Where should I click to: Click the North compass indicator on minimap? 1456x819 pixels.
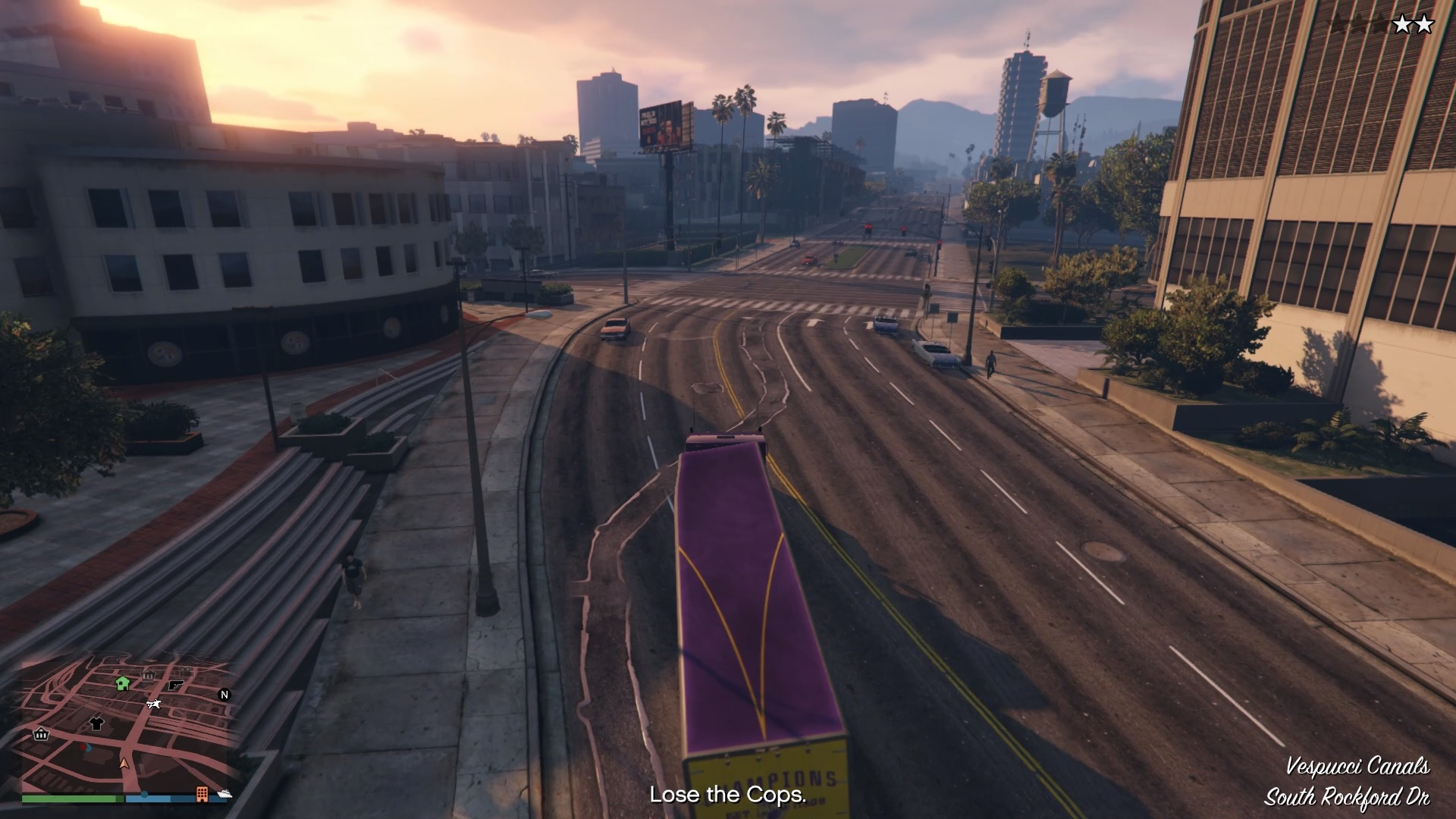(224, 694)
